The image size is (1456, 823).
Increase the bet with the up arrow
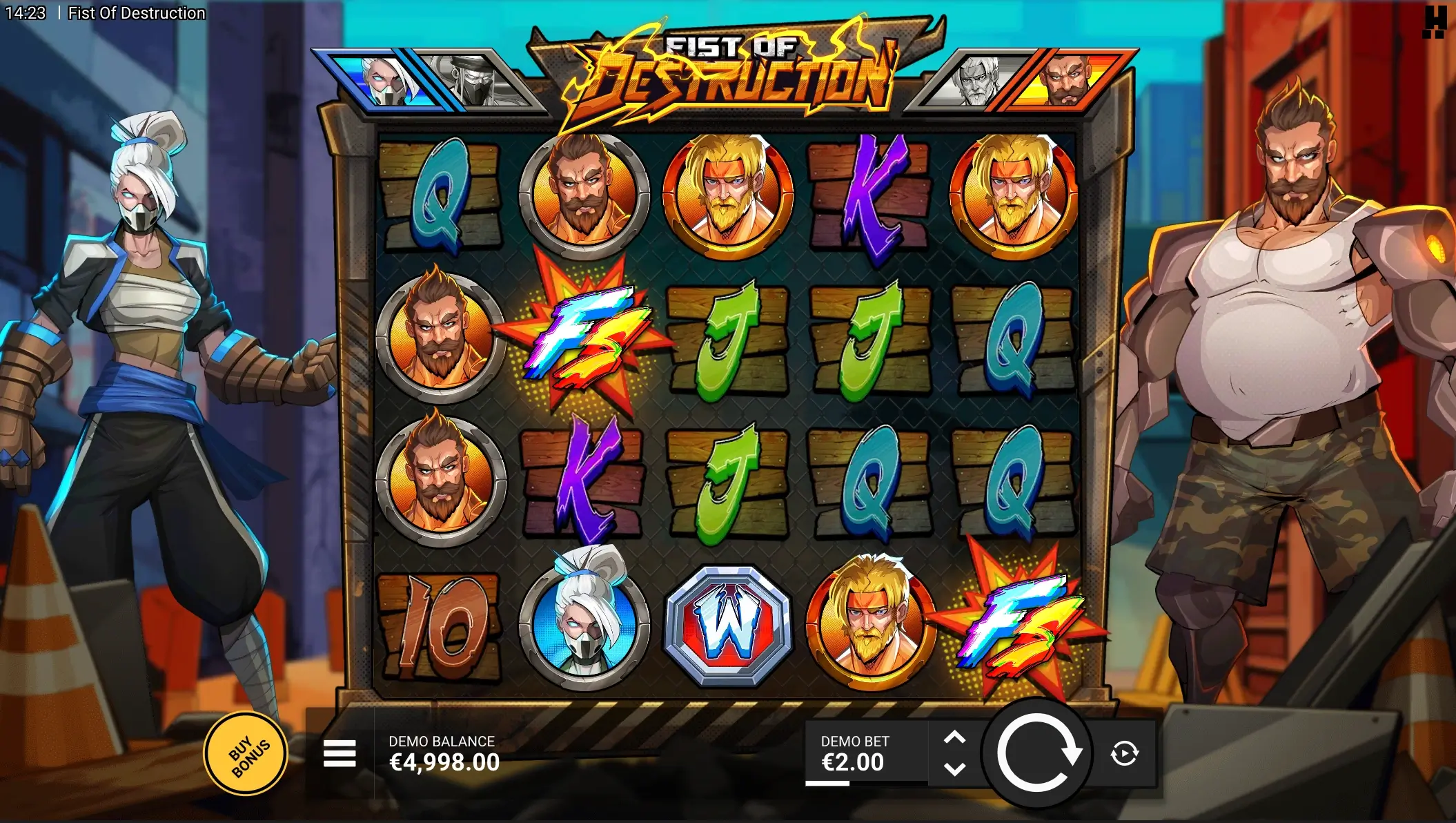click(956, 735)
